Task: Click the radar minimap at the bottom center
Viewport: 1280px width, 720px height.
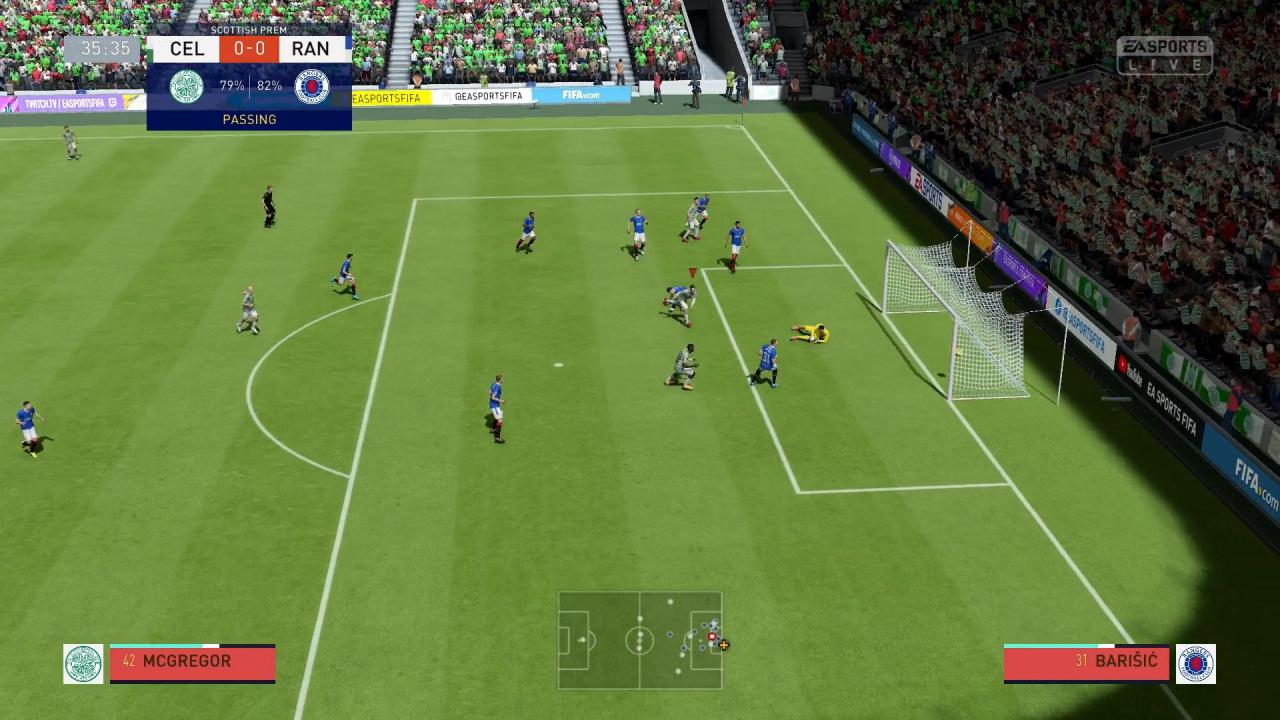Action: pyautogui.click(x=640, y=640)
